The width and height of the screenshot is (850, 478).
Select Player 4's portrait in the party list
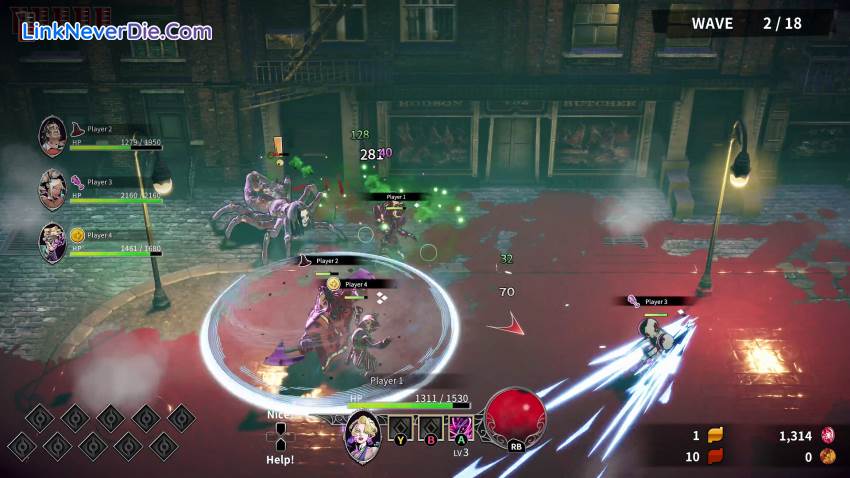coord(53,242)
